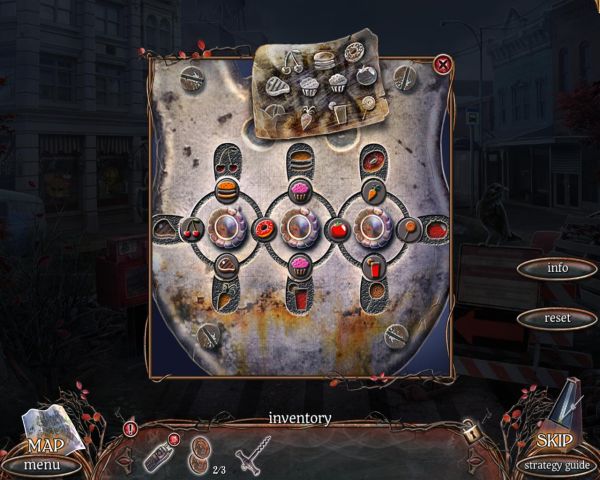Skip the puzzle

pos(554,440)
